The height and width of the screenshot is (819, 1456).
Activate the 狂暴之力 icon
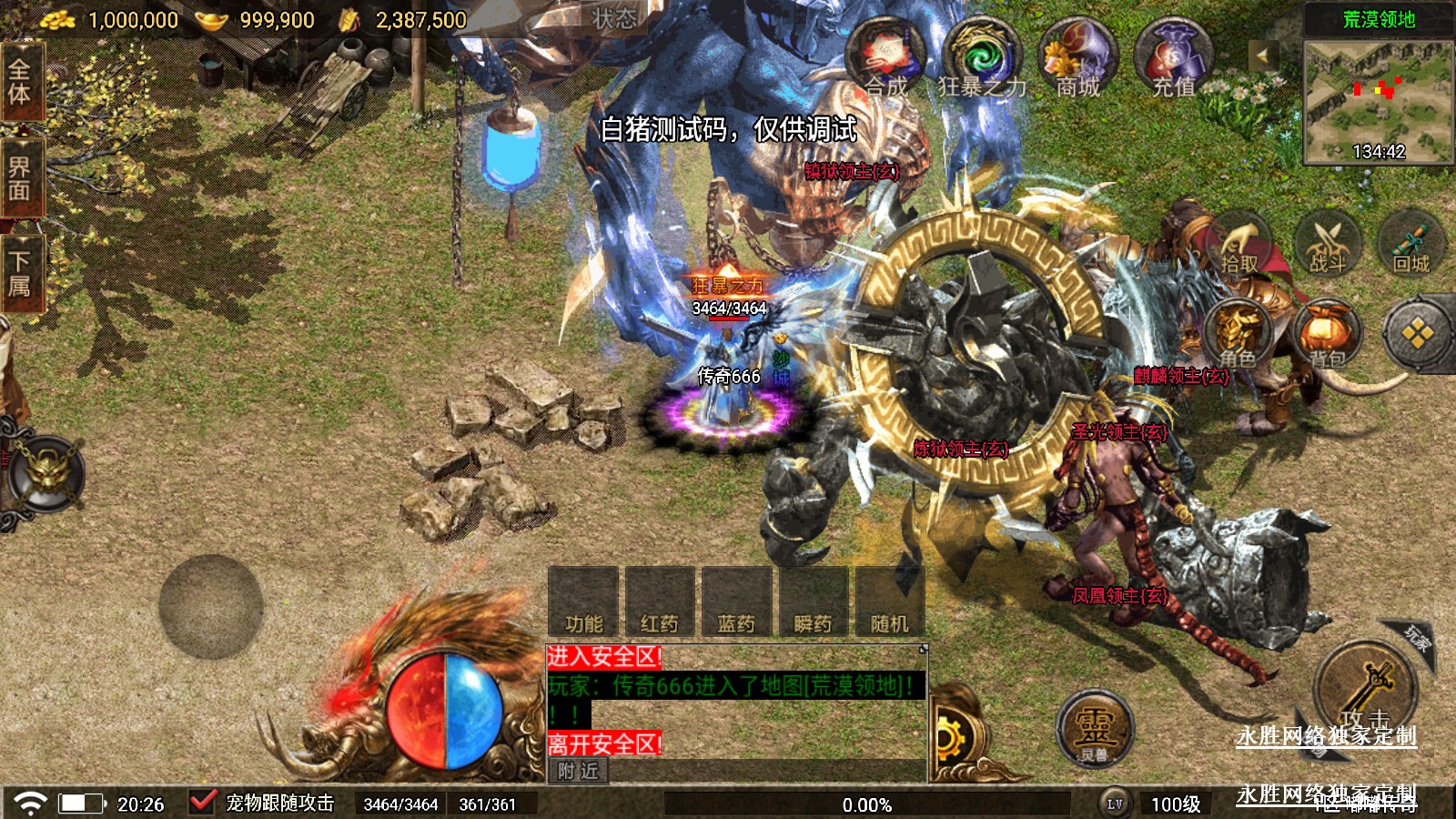click(x=982, y=58)
